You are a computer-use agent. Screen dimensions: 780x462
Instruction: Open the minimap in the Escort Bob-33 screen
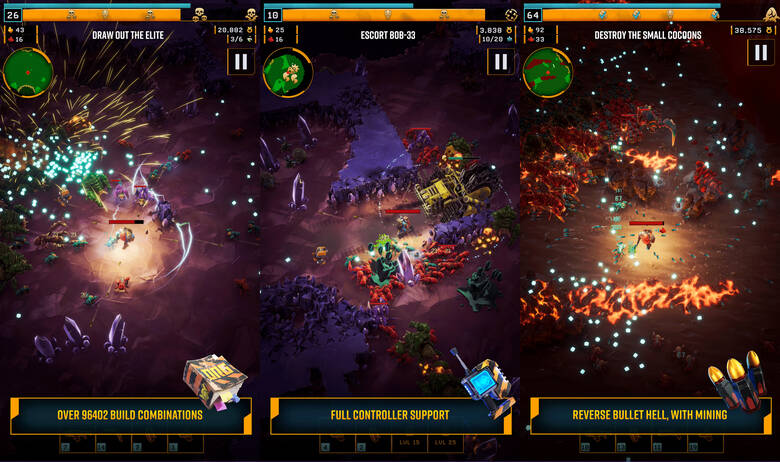pos(284,70)
